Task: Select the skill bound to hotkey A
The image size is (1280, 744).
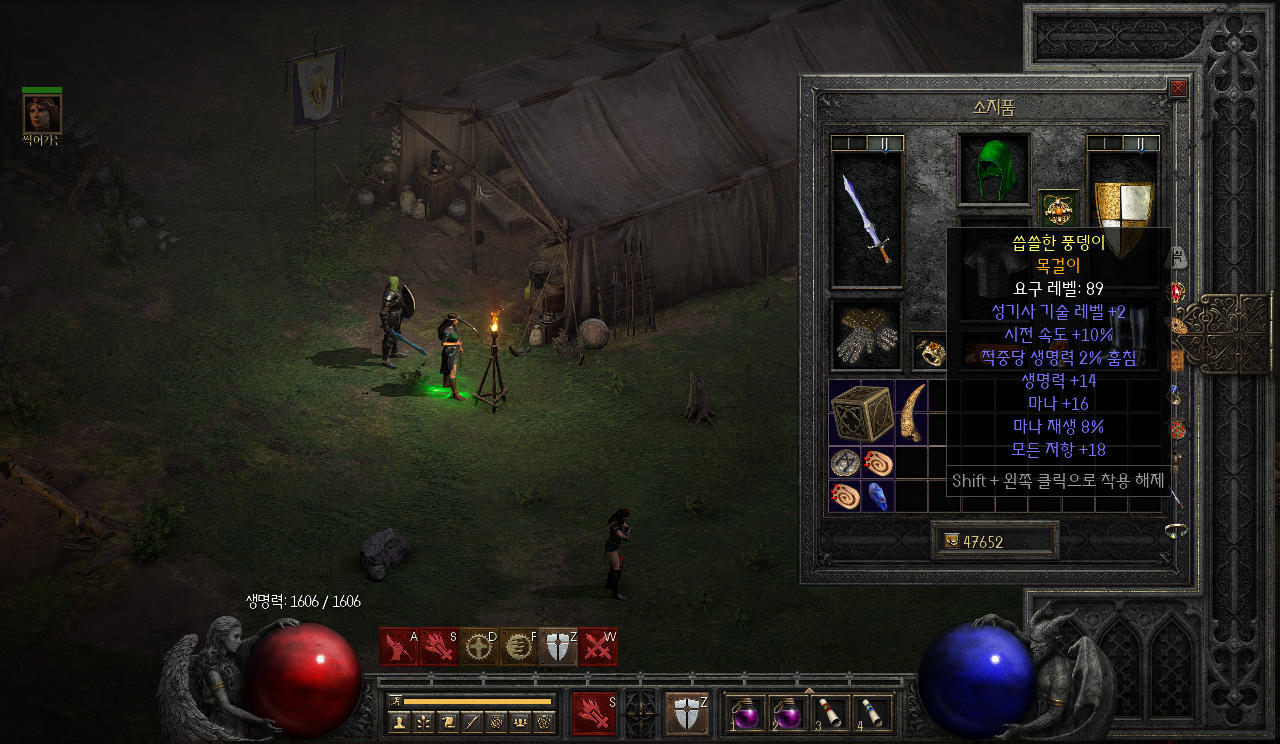Action: click(399, 647)
